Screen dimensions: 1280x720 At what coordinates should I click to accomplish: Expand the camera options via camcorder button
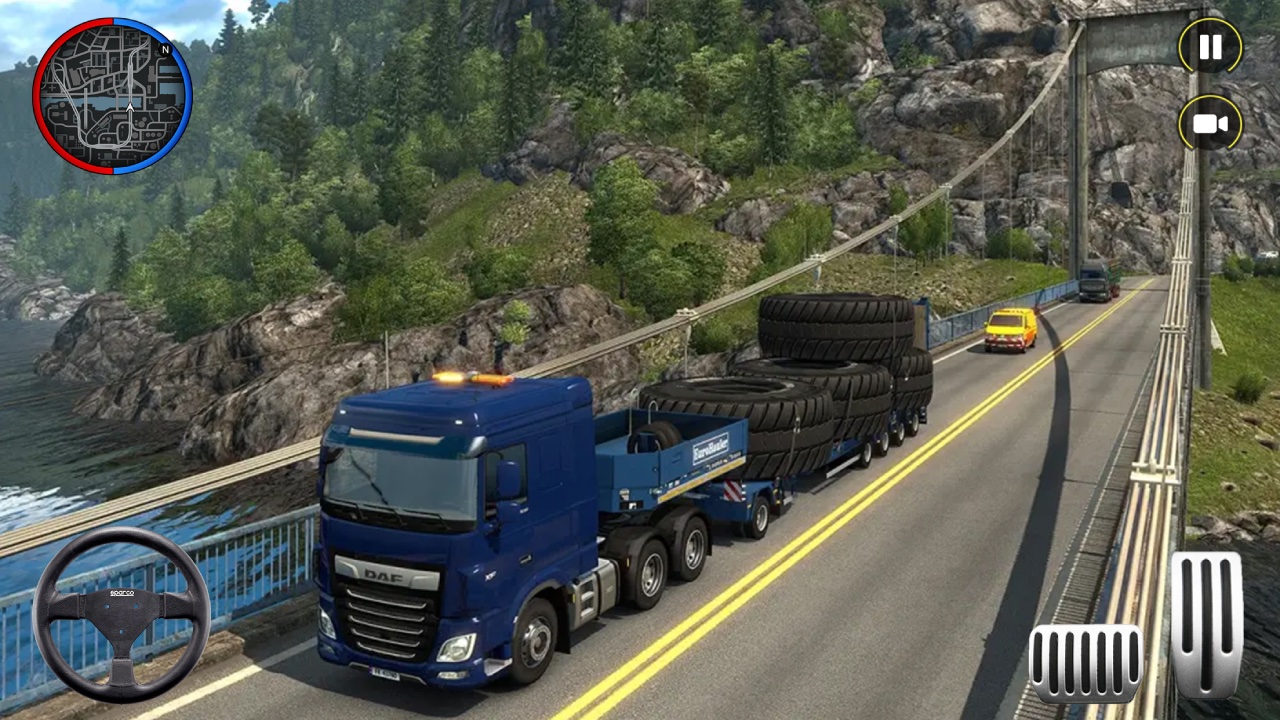click(1209, 124)
